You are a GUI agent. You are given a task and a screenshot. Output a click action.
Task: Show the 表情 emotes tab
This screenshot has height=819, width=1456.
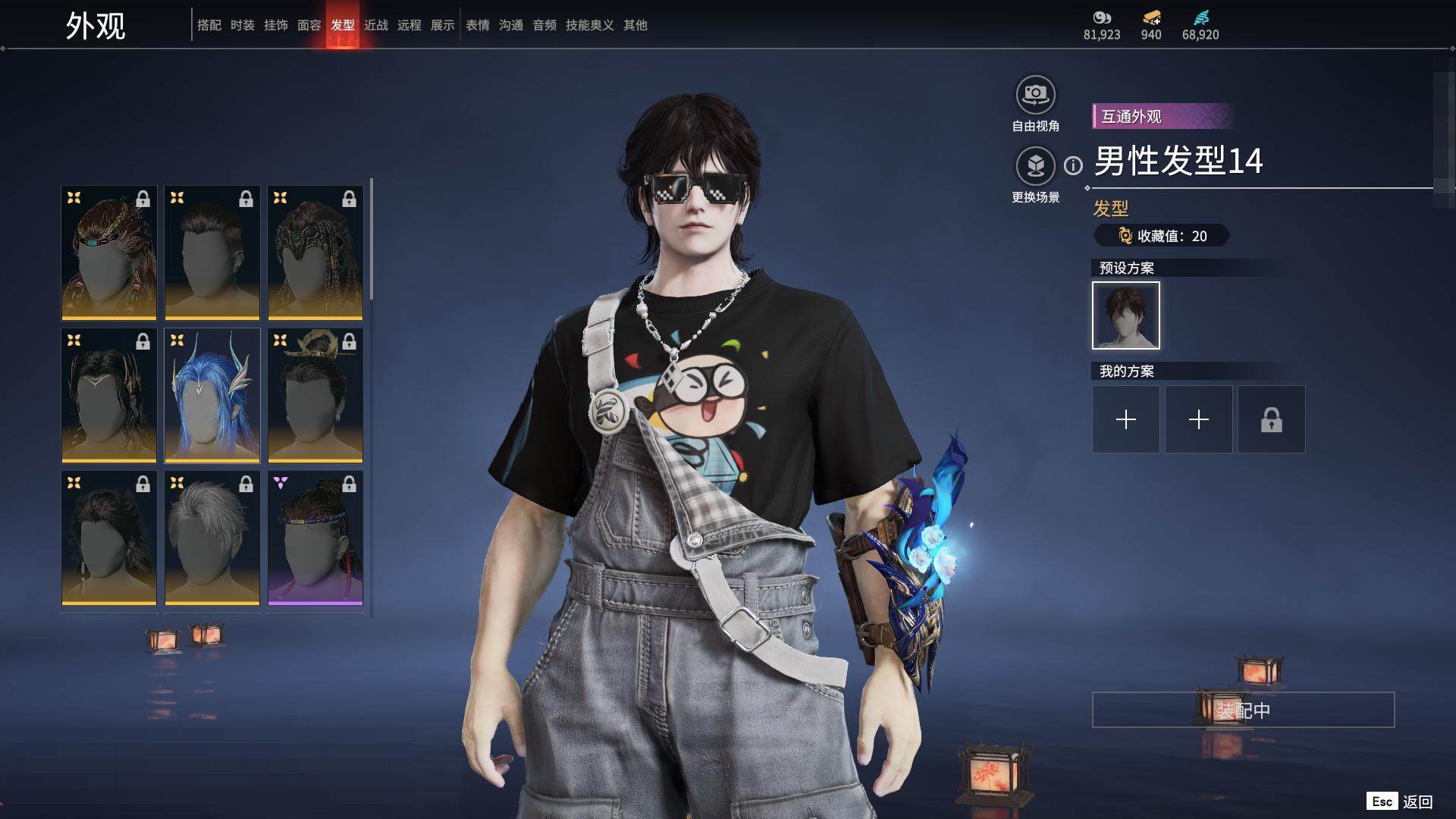tap(478, 25)
